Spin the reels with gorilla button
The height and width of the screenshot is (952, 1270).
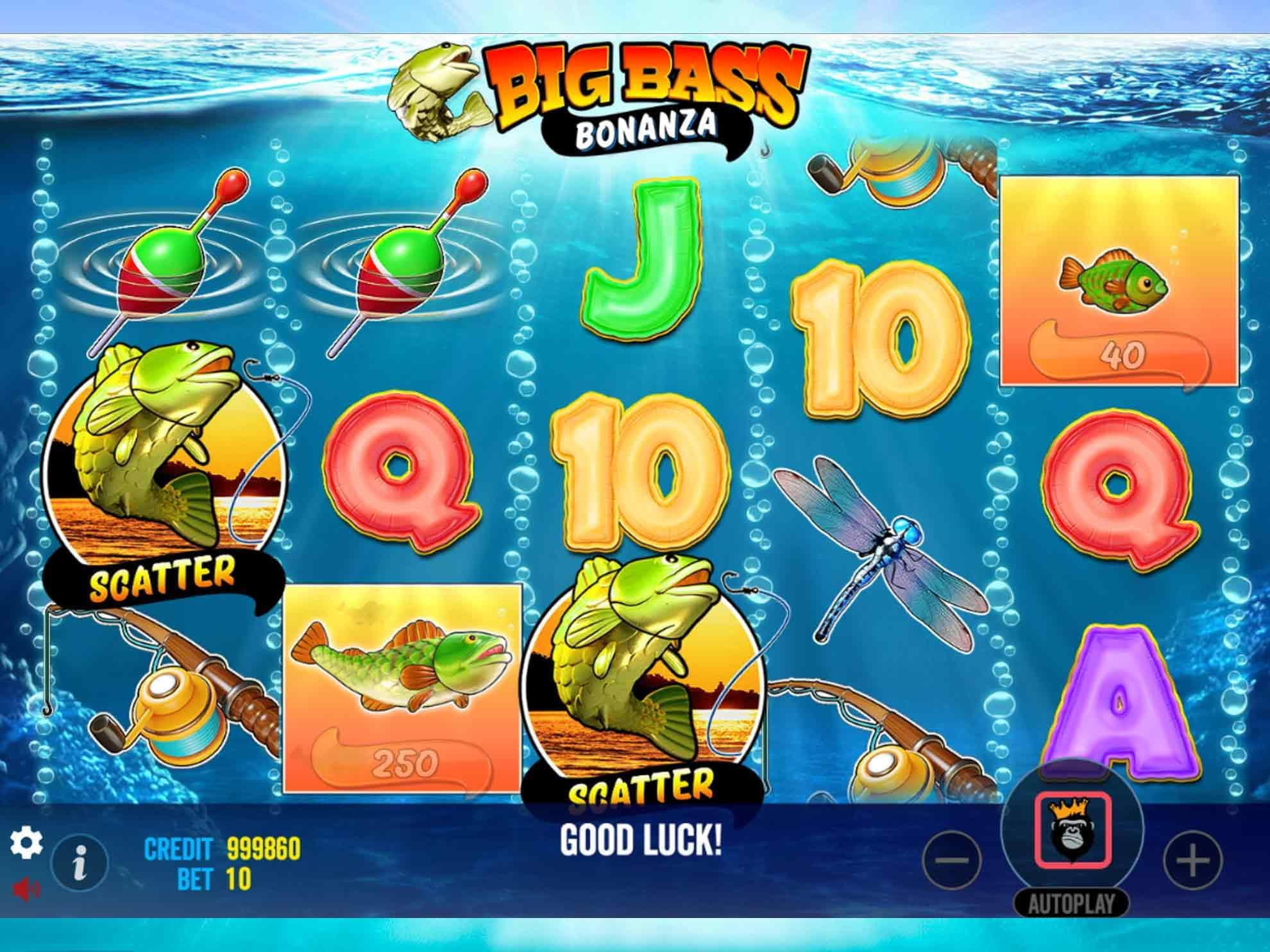tap(1072, 829)
